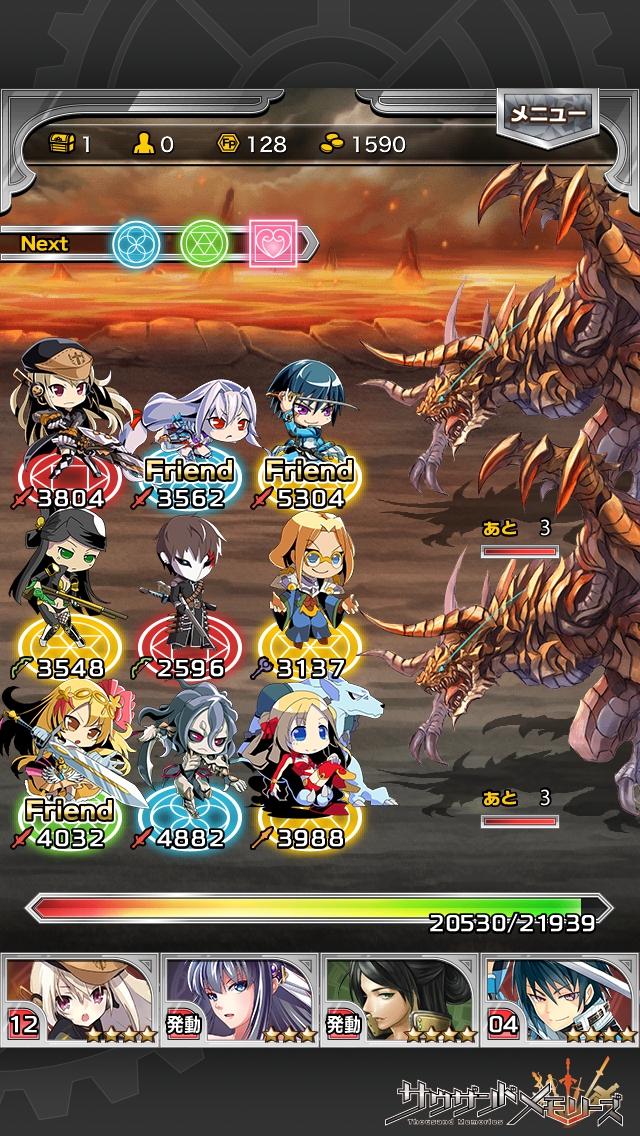Select the unit with 4882 attack
This screenshot has height=1136, width=640.
[x=190, y=770]
